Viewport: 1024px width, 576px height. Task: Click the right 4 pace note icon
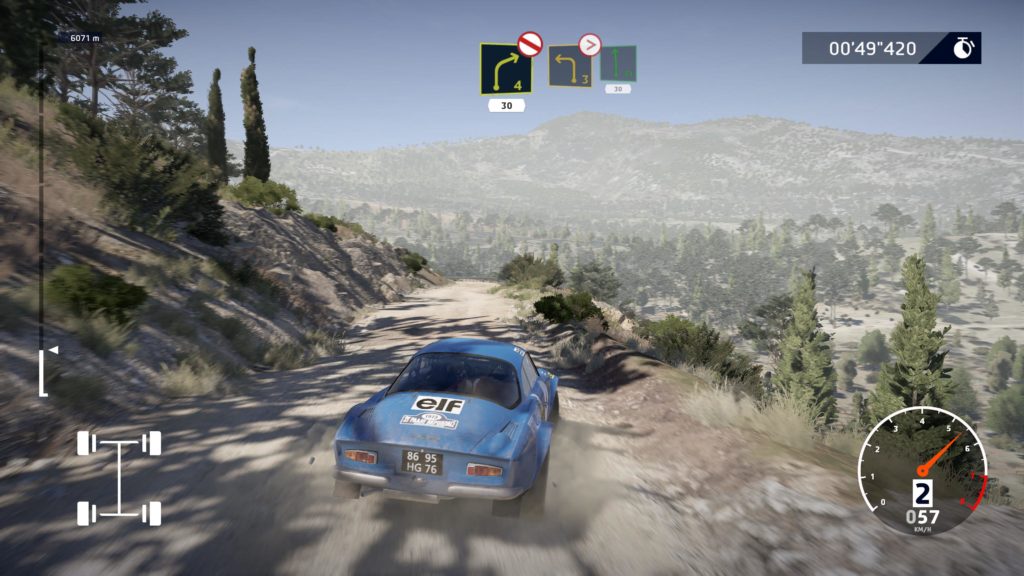click(504, 69)
